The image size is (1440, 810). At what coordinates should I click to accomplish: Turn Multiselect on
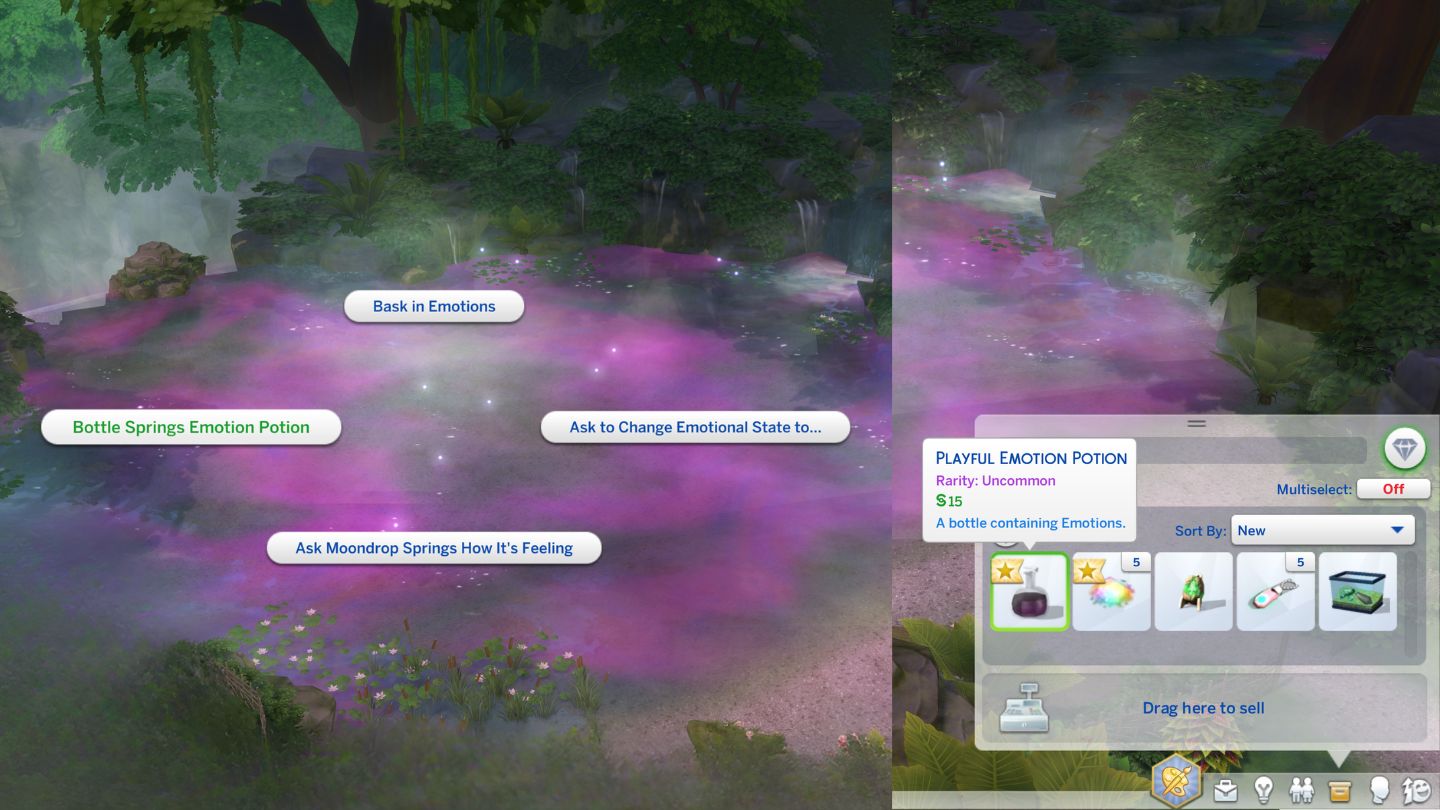1393,489
